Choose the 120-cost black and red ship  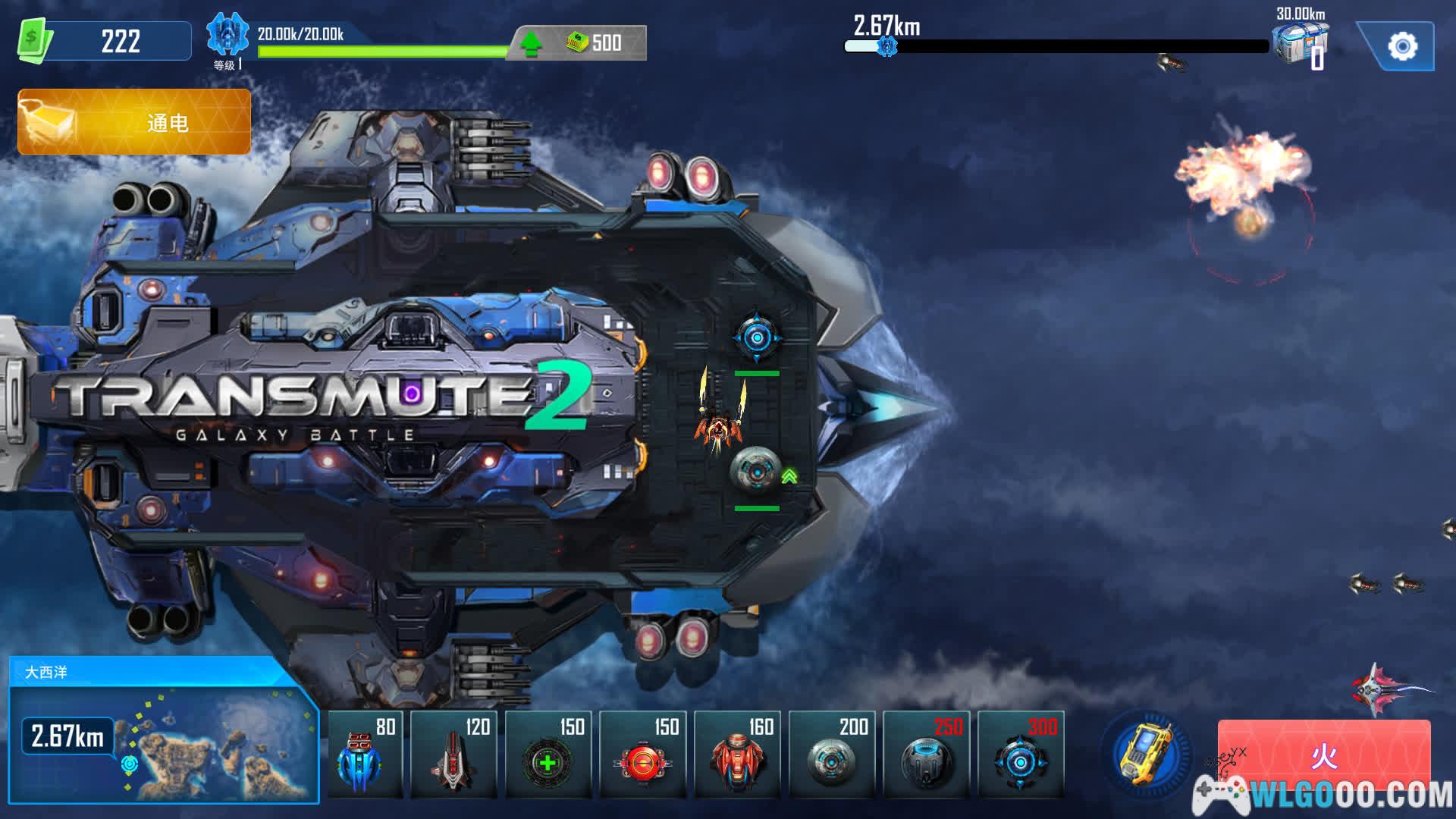coord(453,755)
